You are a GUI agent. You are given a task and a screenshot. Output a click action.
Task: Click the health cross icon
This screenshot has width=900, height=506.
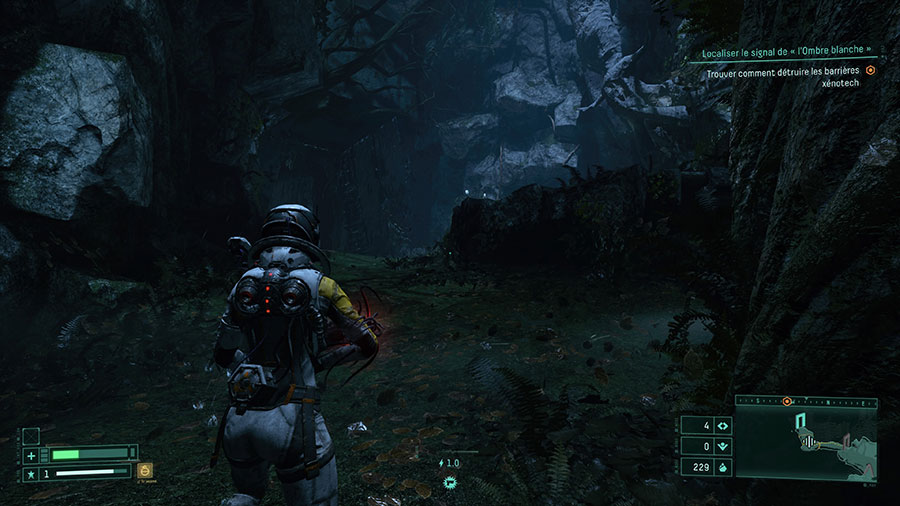click(x=31, y=454)
